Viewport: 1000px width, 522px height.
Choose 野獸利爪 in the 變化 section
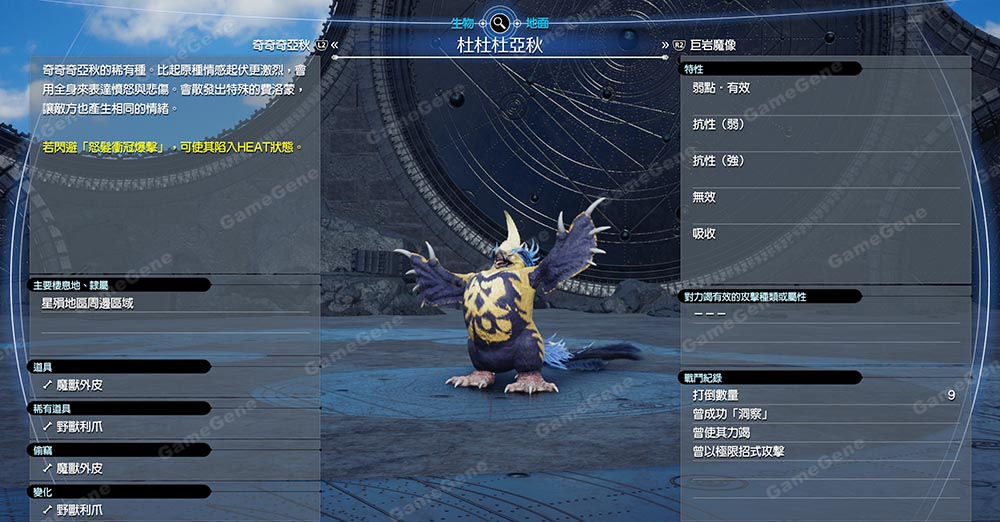(x=80, y=510)
